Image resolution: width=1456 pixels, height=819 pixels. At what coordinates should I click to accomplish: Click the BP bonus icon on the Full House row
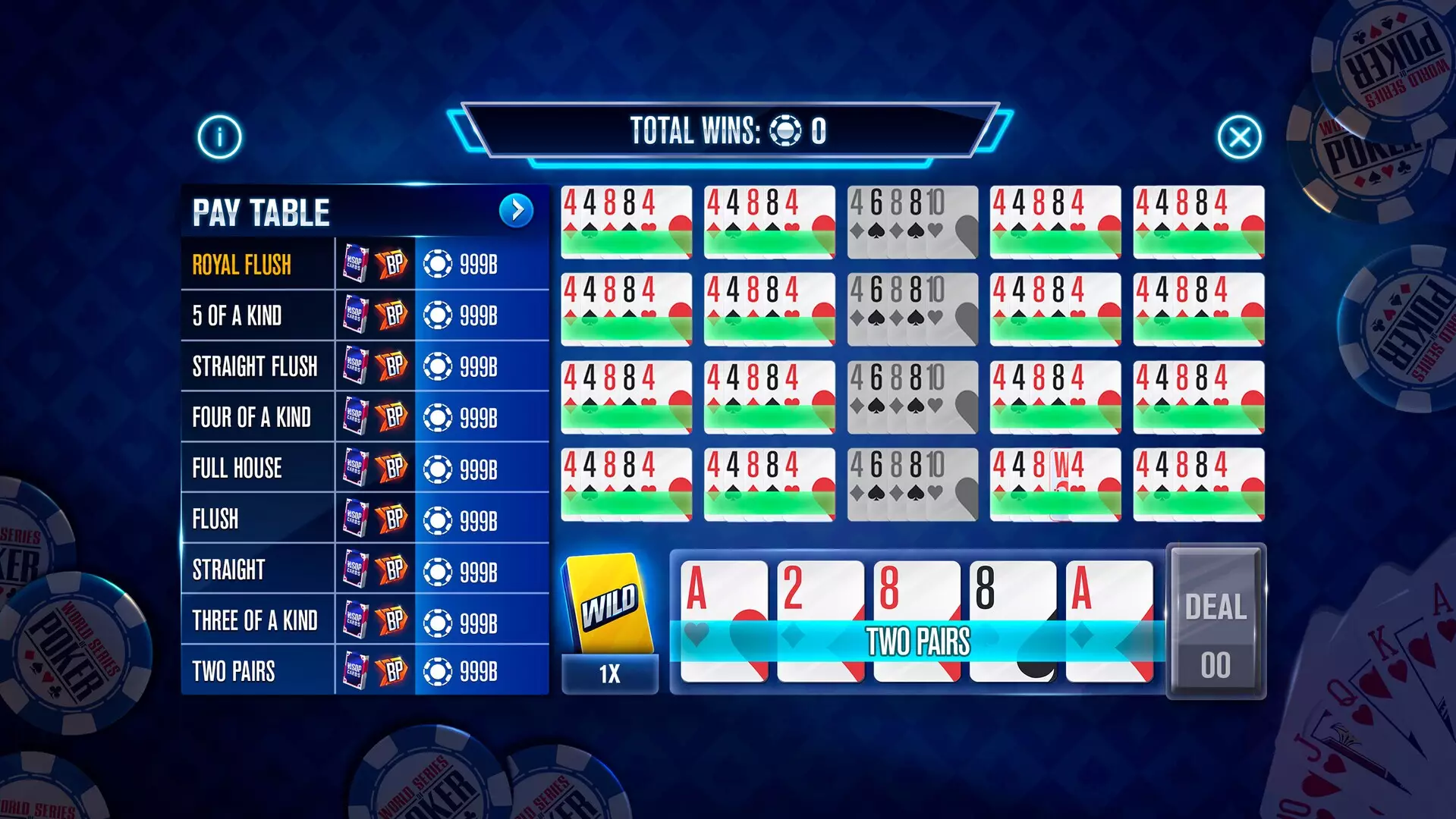coord(392,468)
